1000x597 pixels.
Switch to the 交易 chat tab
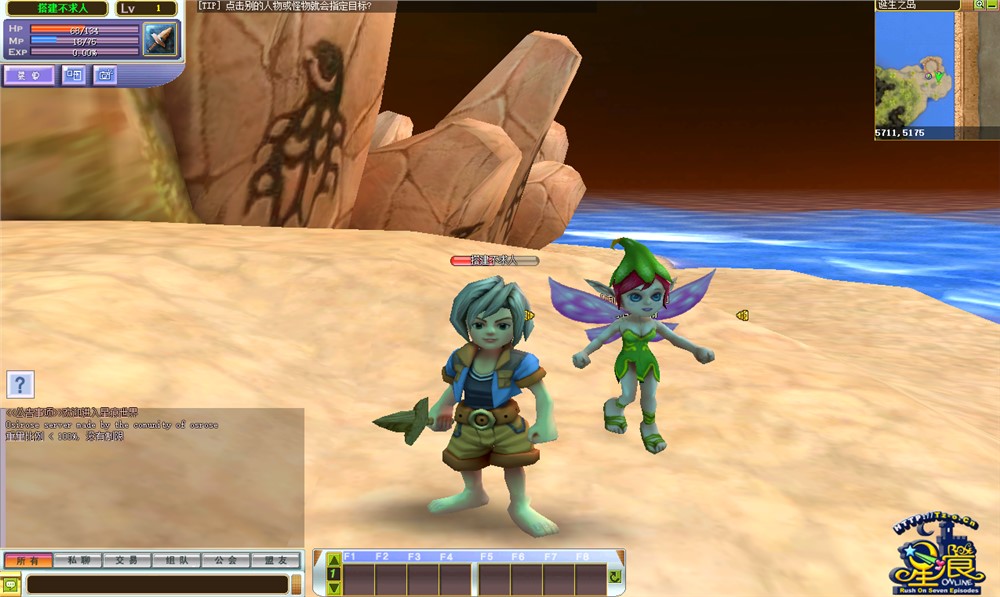(126, 561)
